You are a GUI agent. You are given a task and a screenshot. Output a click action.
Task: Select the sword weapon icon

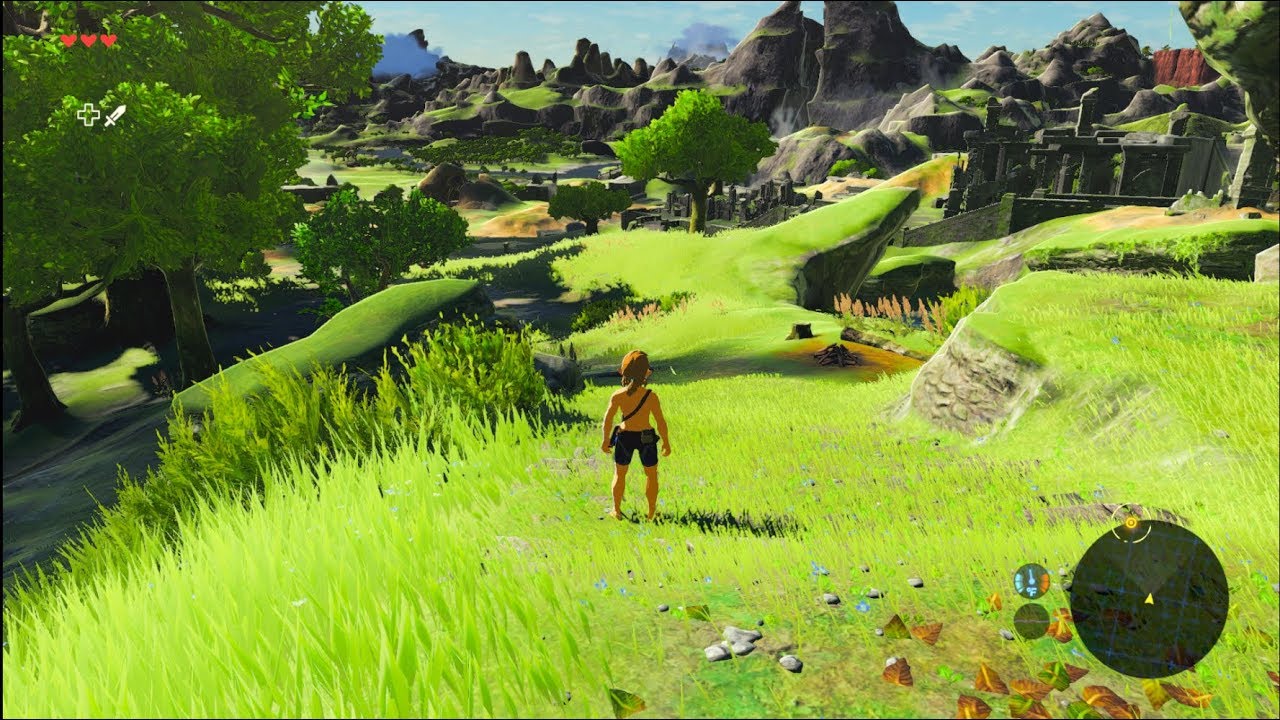pos(115,117)
